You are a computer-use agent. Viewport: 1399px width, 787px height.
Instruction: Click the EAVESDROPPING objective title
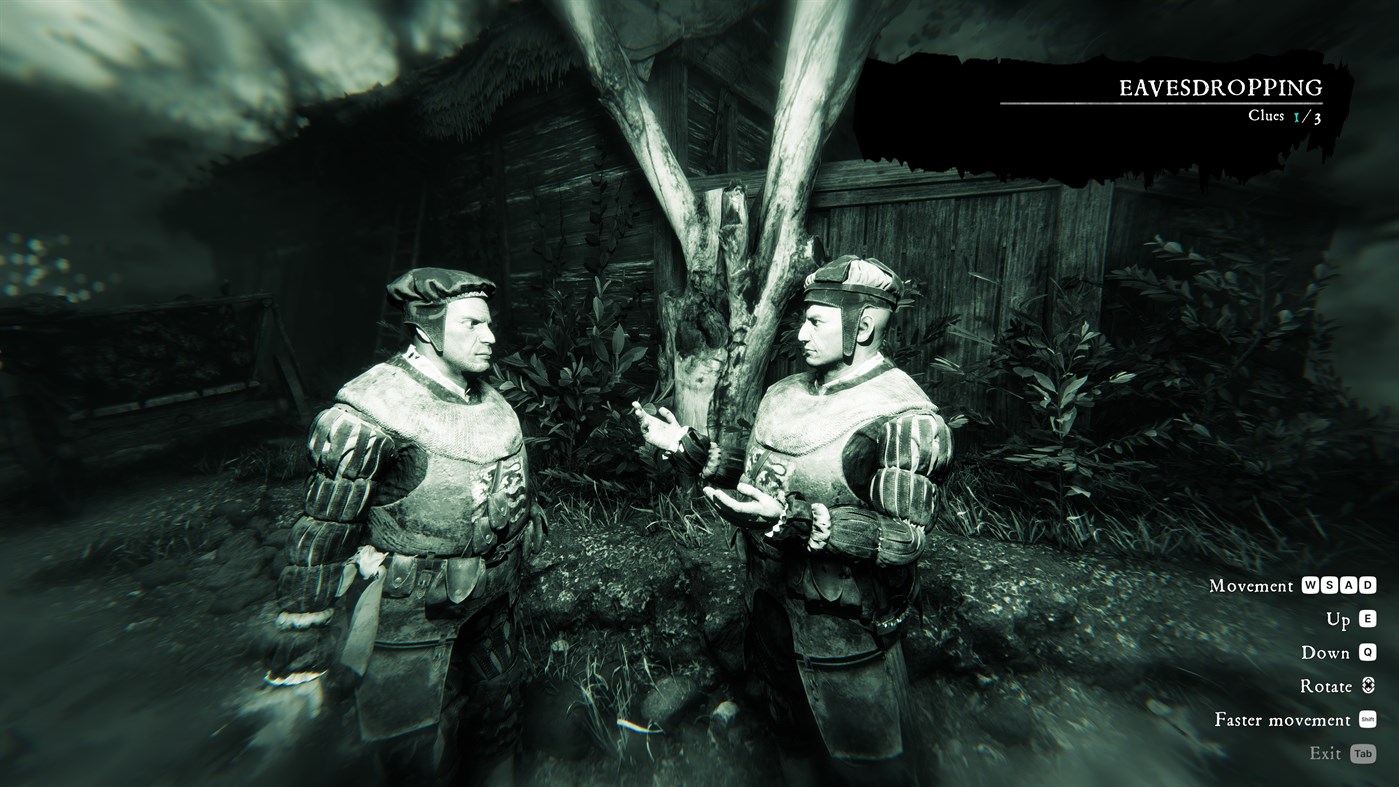[1220, 87]
